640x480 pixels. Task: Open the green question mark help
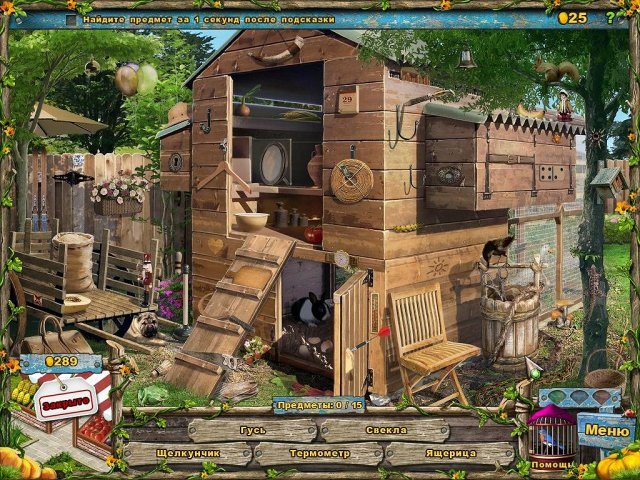[610, 17]
